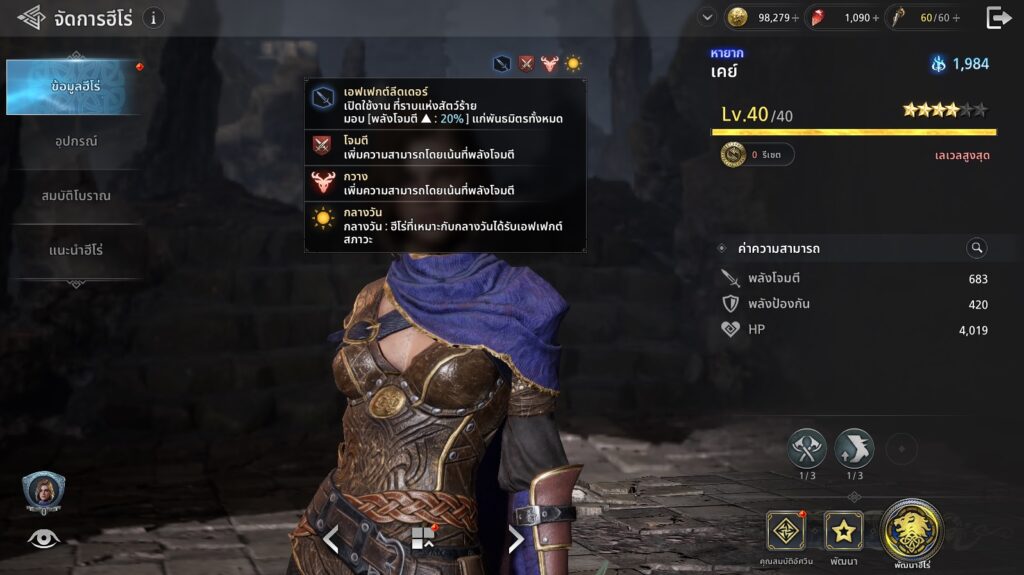Activate the golden lion พัฒนาฮีโร่ button
This screenshot has width=1024, height=575.
coord(911,529)
